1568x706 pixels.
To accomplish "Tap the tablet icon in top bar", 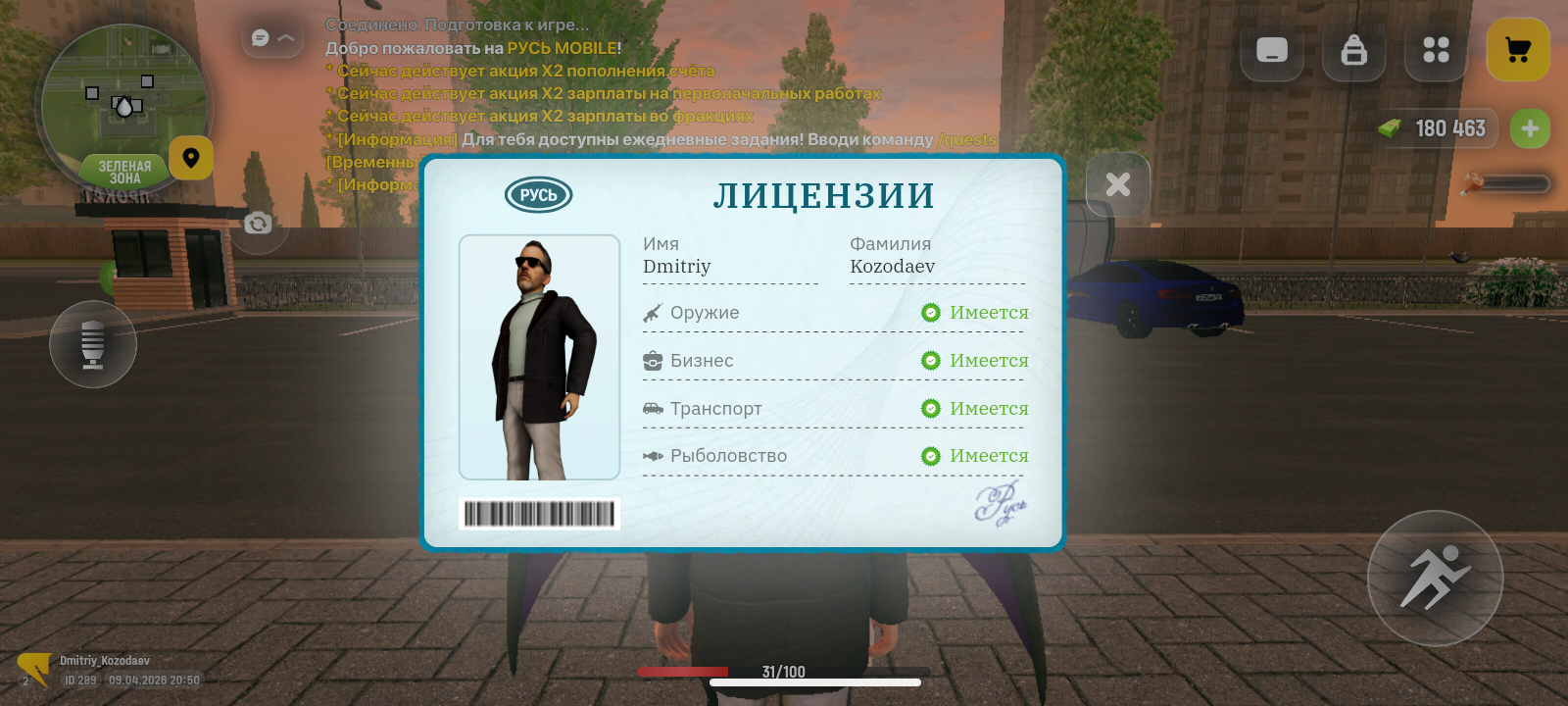I will pyautogui.click(x=1271, y=51).
